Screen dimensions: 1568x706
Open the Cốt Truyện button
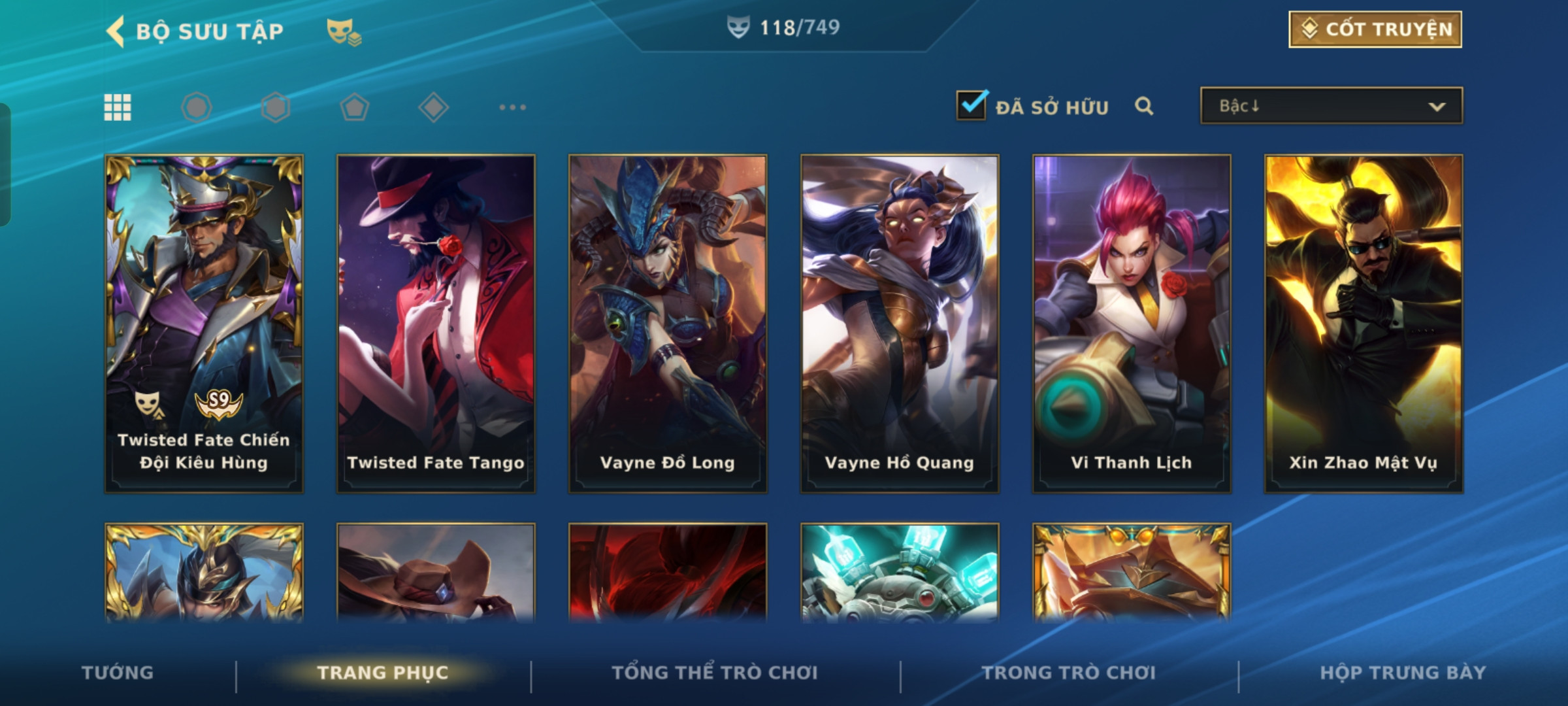(x=1375, y=29)
